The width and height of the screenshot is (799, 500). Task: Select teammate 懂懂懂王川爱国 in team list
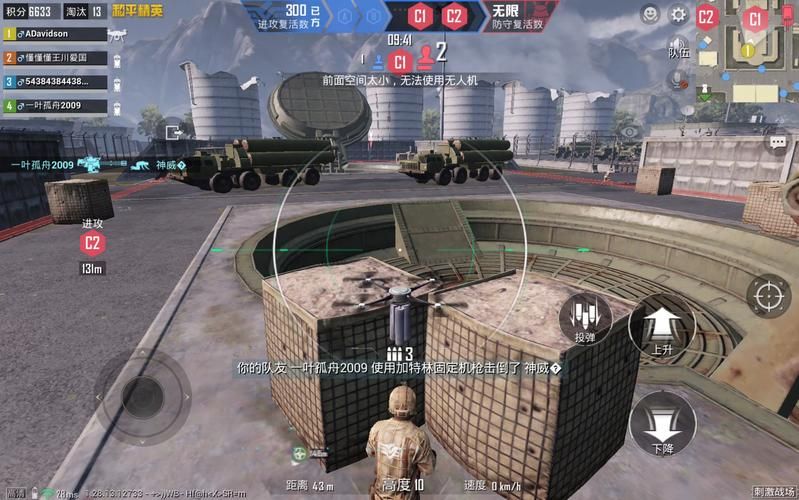click(x=55, y=57)
